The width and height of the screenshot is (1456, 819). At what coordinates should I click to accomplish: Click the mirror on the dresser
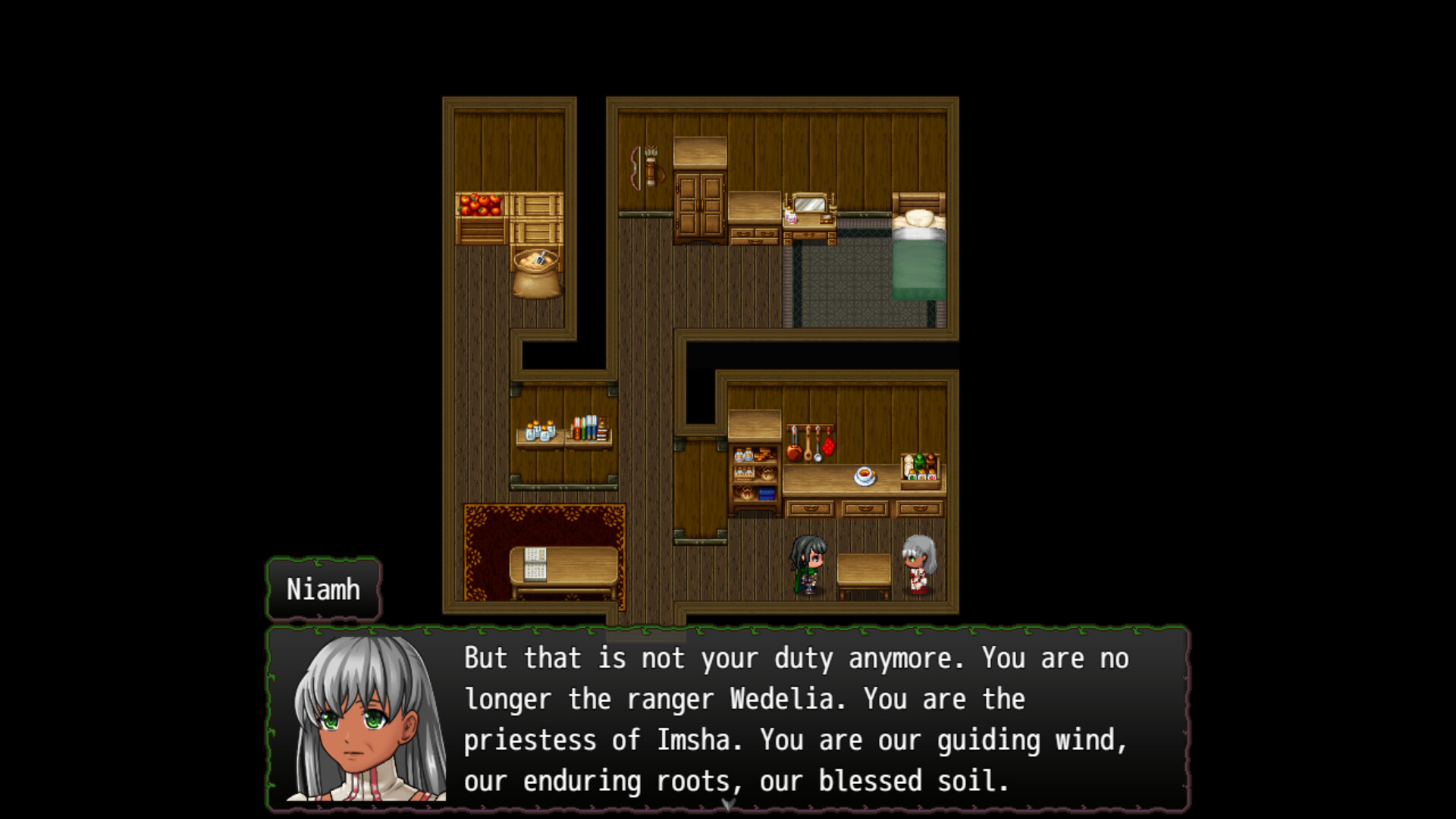point(811,206)
